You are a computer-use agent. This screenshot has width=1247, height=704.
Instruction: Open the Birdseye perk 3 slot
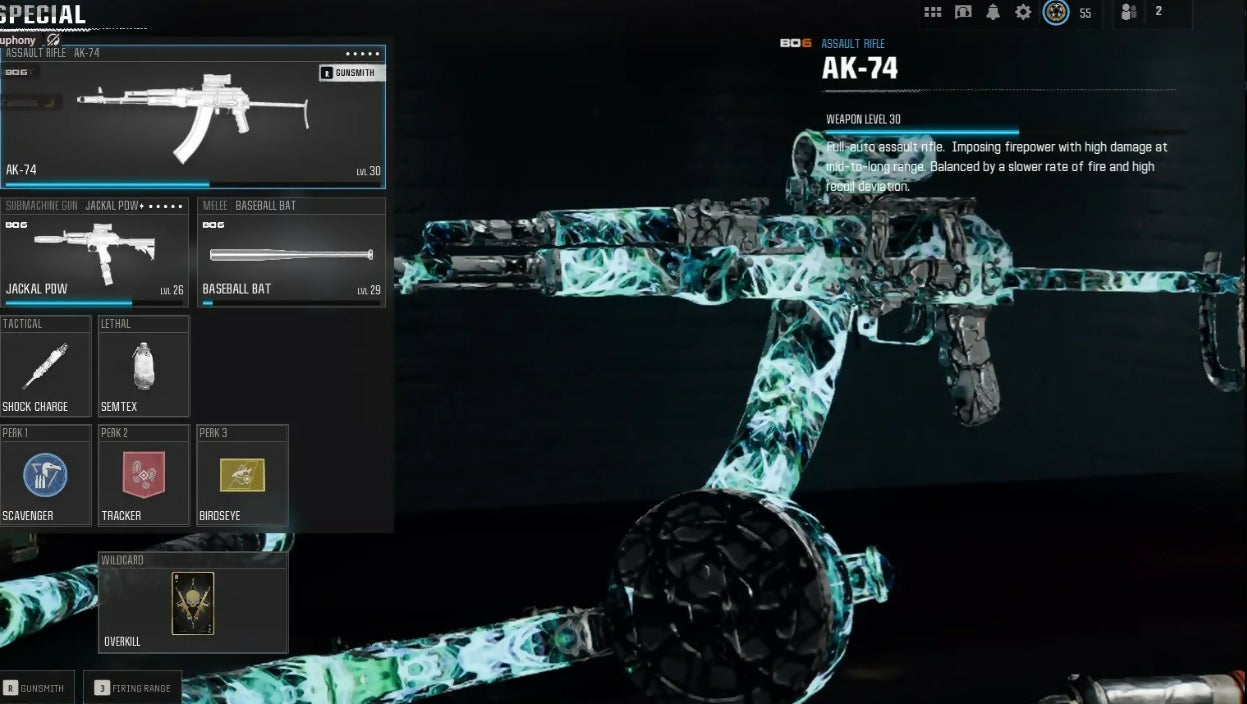click(x=242, y=475)
